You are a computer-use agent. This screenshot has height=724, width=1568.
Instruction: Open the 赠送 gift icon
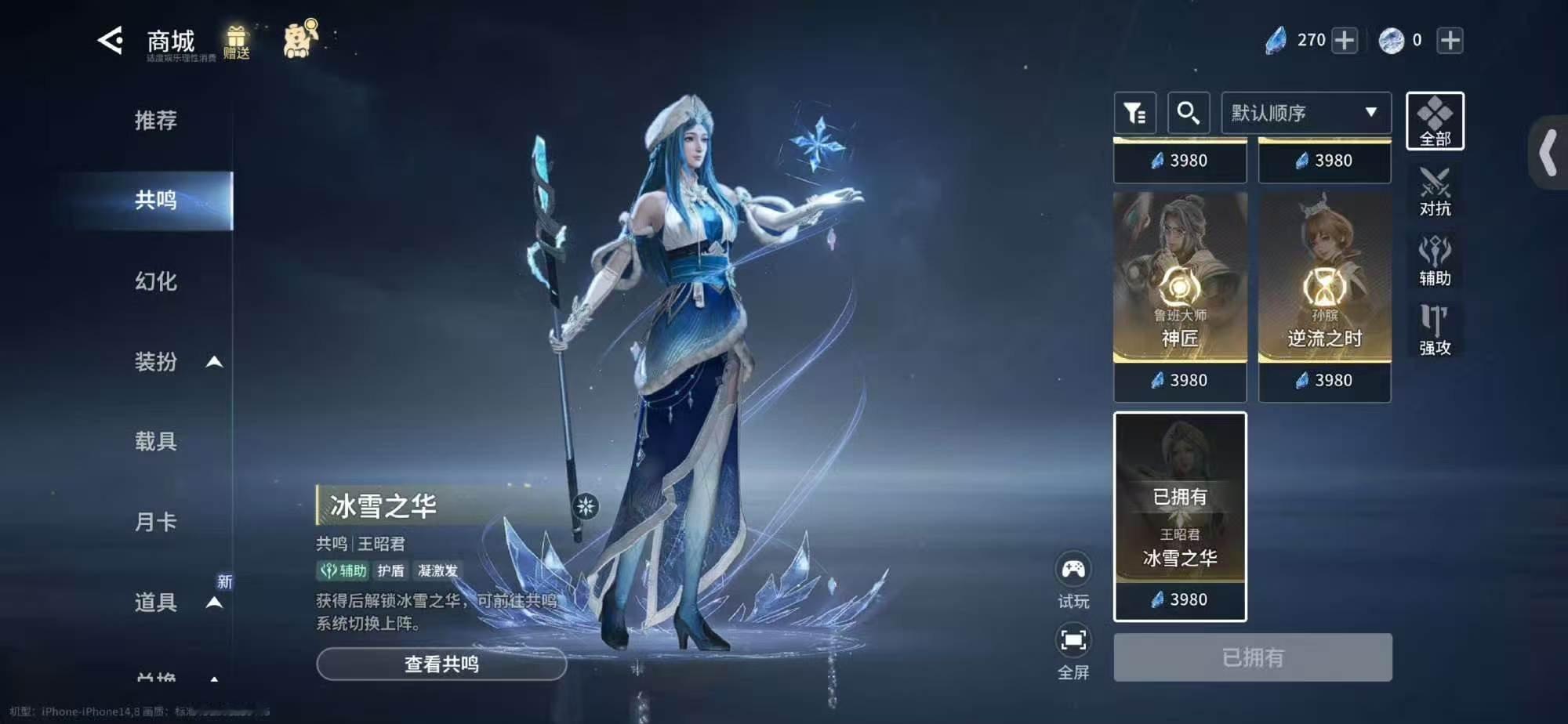click(x=236, y=42)
